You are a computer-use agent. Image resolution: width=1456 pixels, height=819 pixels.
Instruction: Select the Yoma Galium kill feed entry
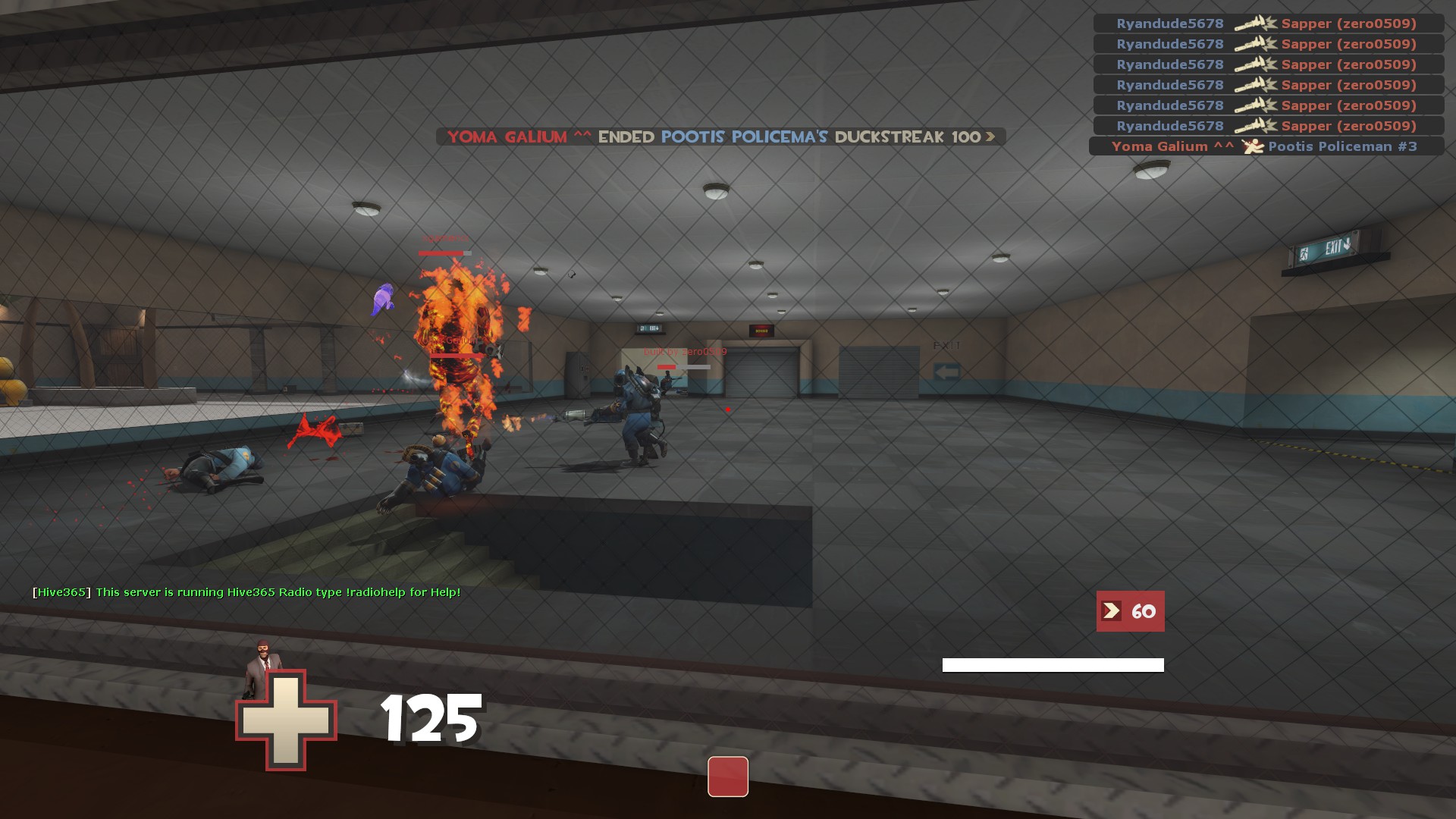click(1265, 146)
